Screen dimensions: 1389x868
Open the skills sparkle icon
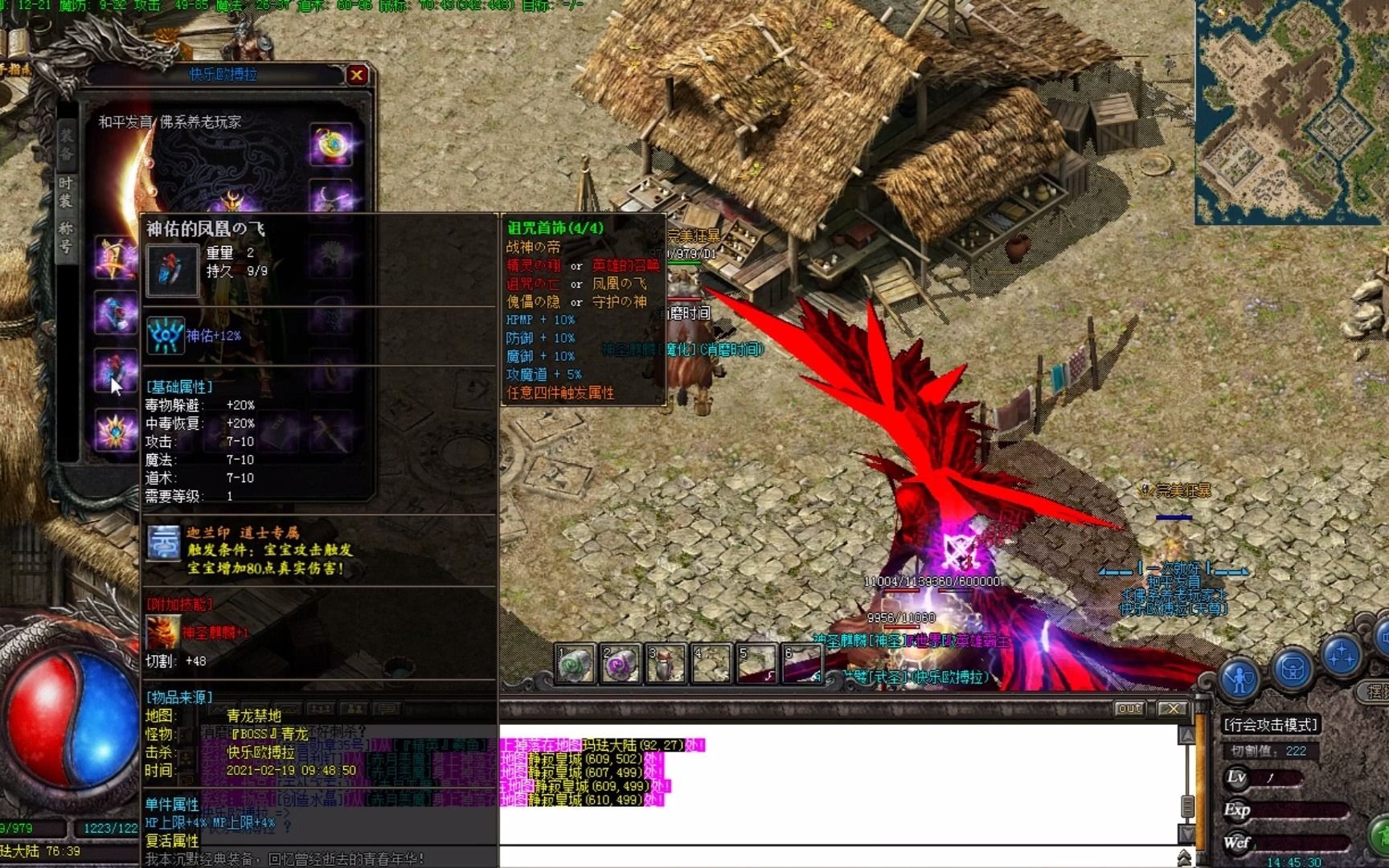(1340, 655)
